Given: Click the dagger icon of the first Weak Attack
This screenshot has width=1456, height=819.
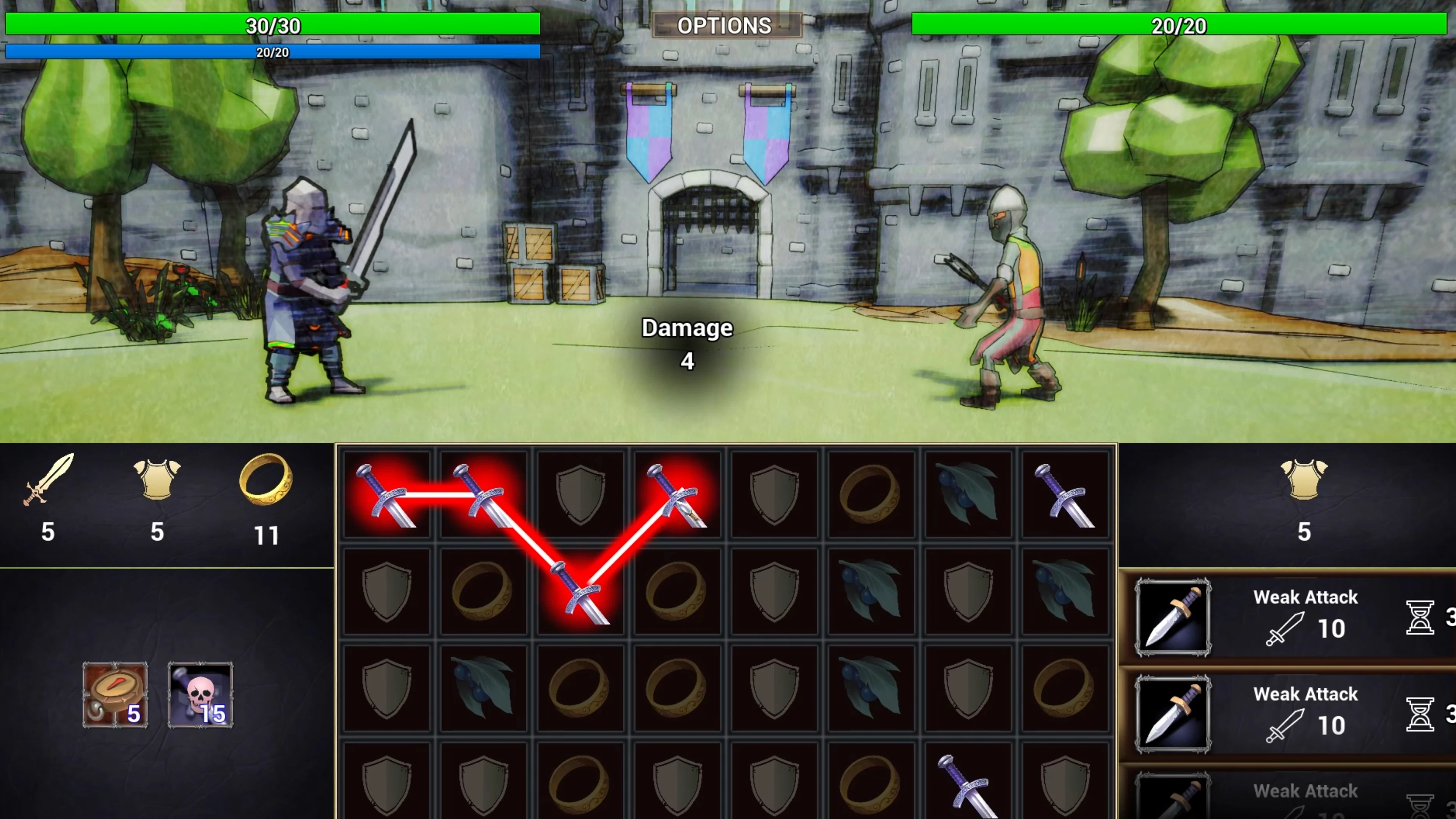Looking at the screenshot, I should click(x=1174, y=618).
